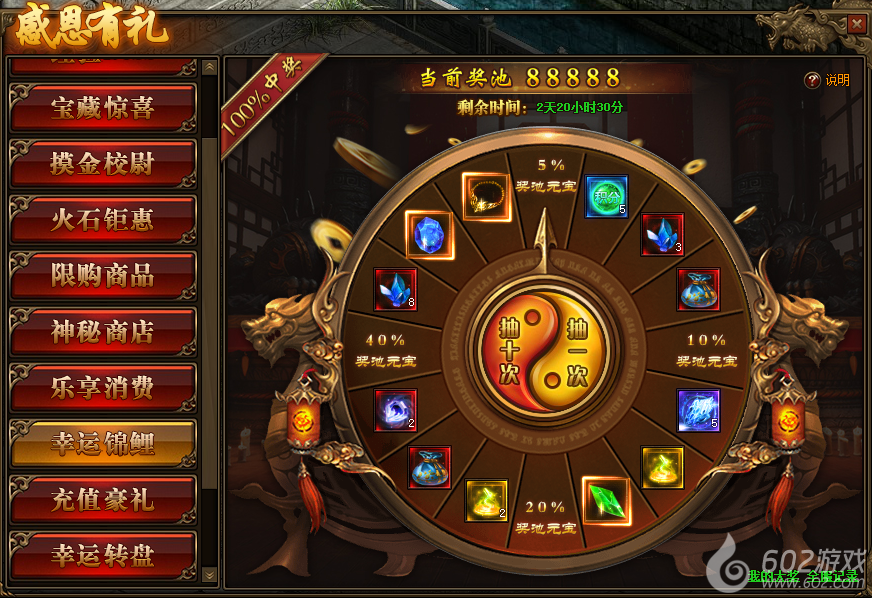Go to 限购商品 section
872x598 pixels.
[x=102, y=276]
